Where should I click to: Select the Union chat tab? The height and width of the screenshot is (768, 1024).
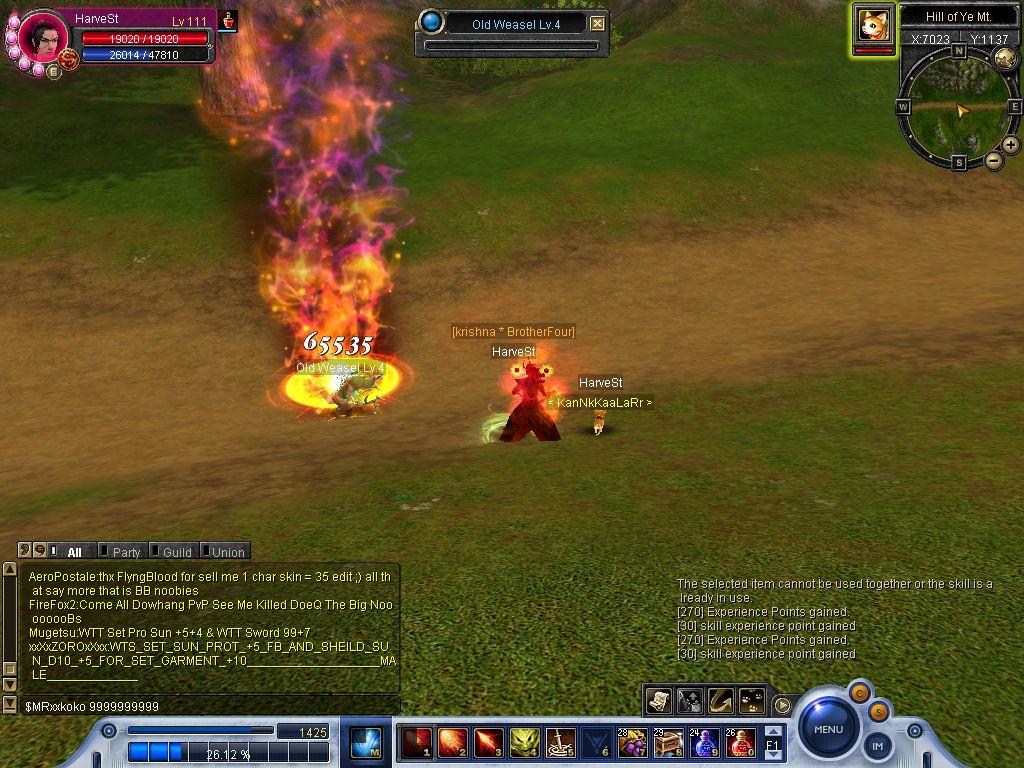coord(226,552)
